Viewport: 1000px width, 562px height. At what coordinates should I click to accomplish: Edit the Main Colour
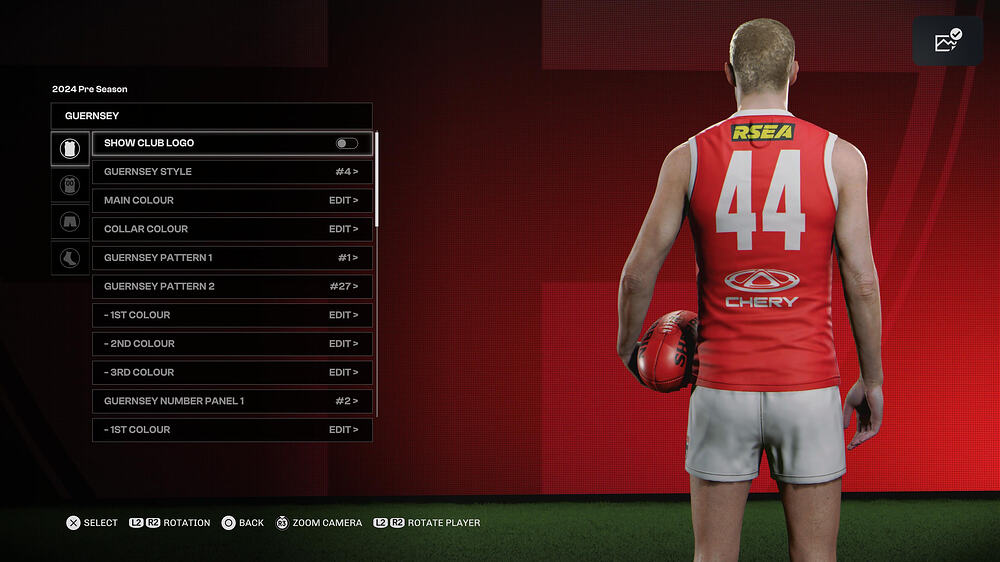point(232,201)
